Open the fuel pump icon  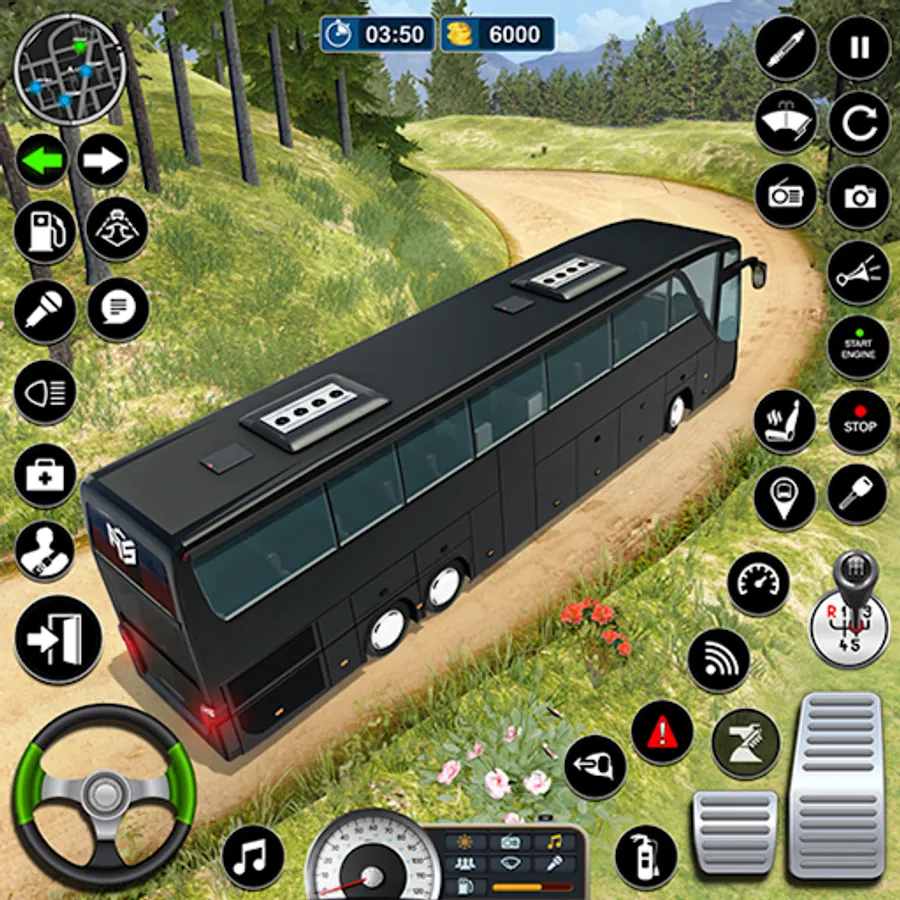coord(43,232)
